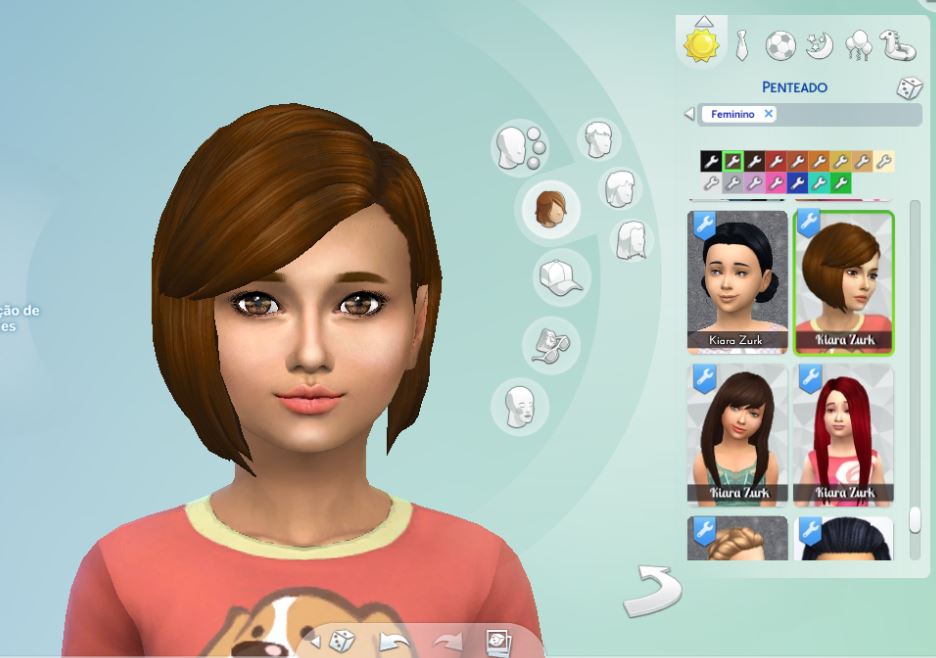936x658 pixels.
Task: Select the sun everyday outfit category
Action: [700, 44]
